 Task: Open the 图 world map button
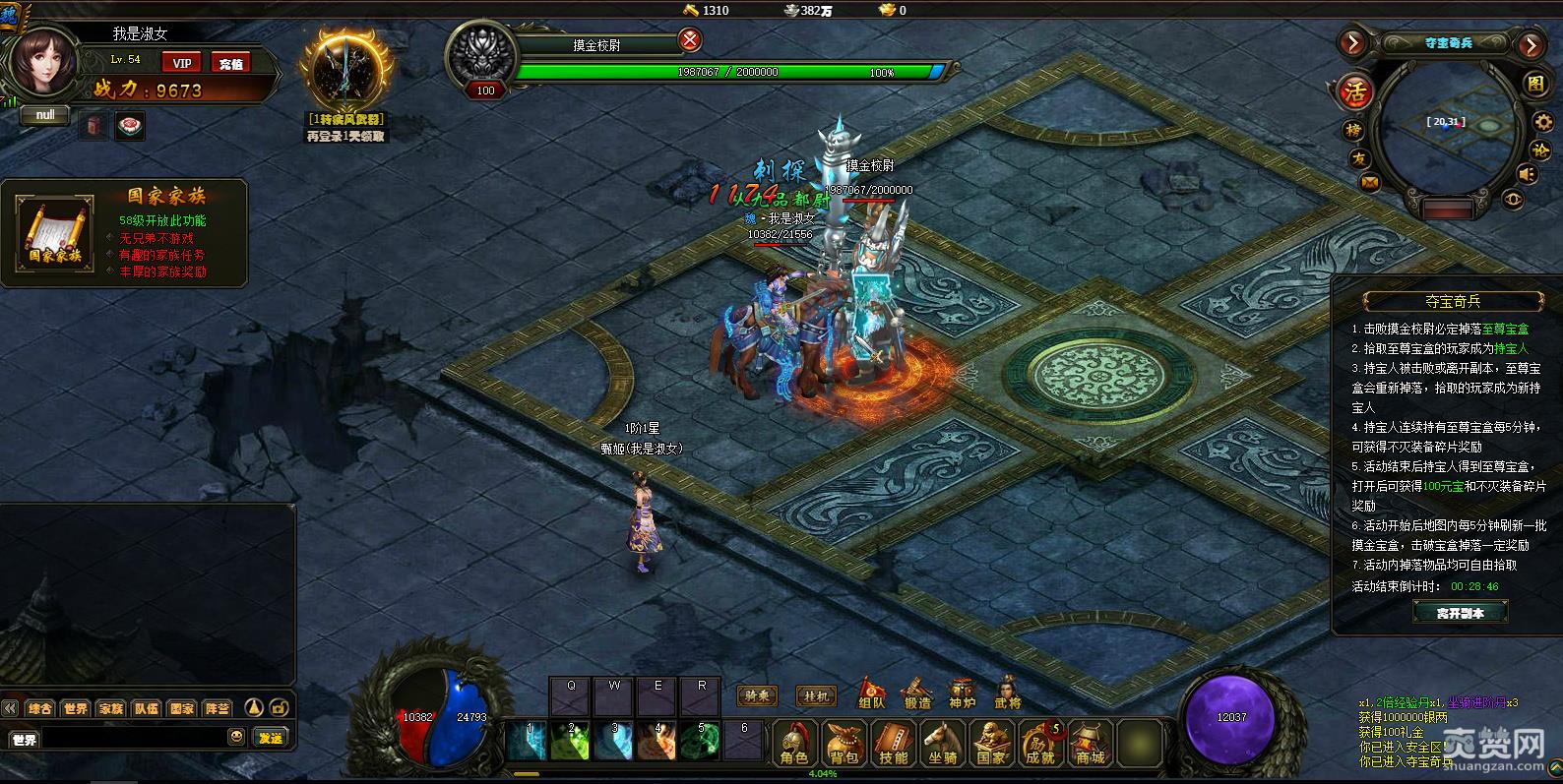[1536, 85]
